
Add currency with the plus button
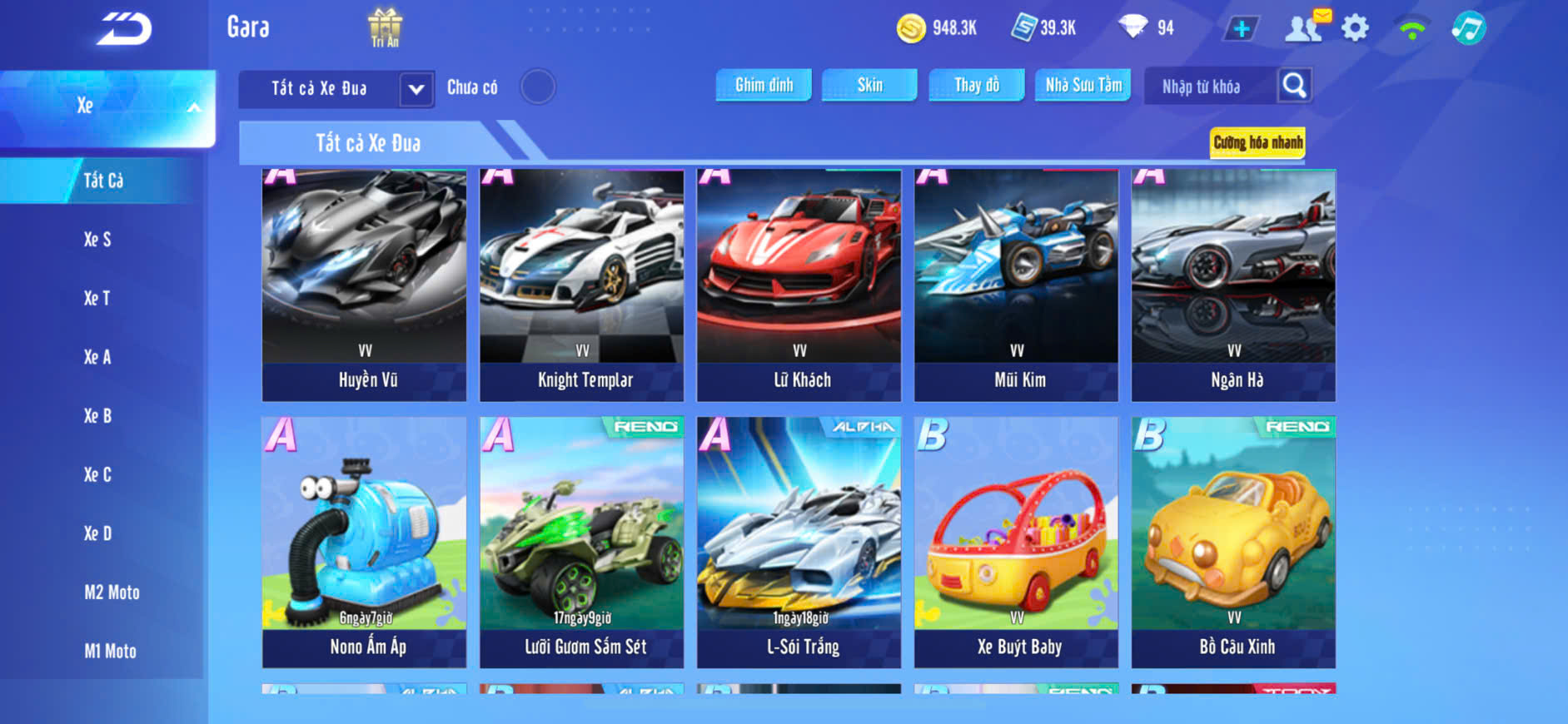(x=1241, y=28)
